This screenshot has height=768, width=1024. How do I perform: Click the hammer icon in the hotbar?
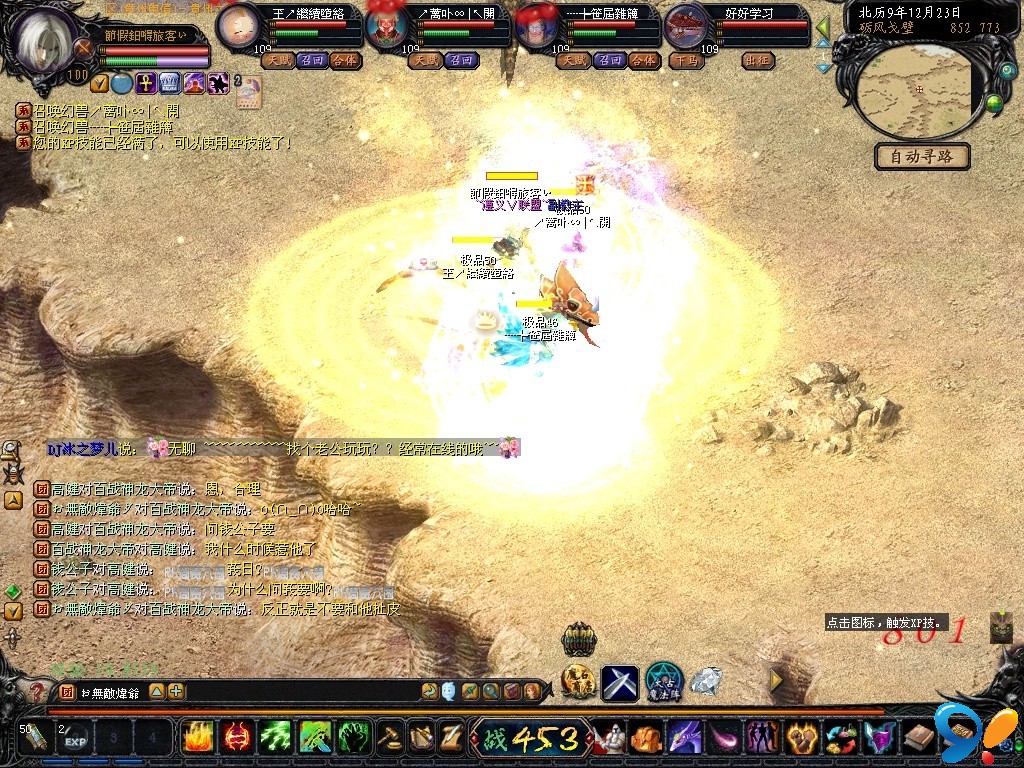pyautogui.click(x=388, y=738)
